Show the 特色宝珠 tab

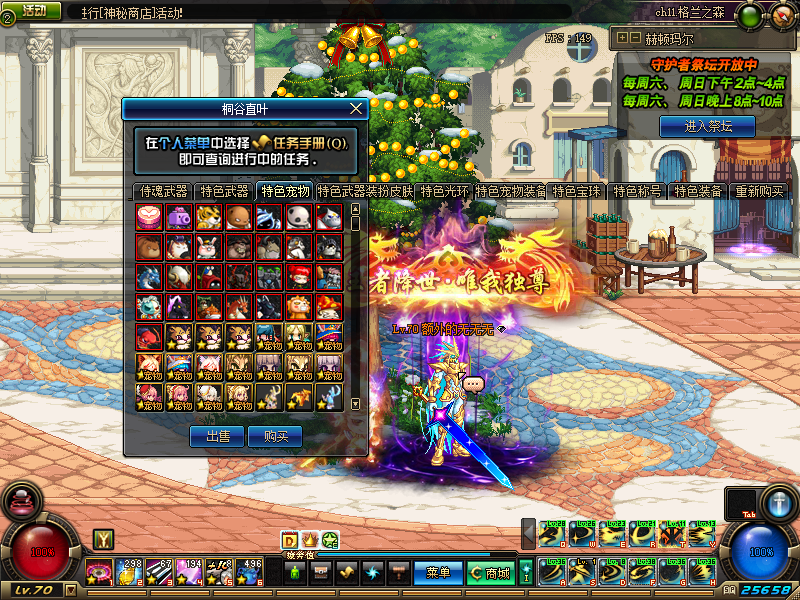[x=579, y=191]
